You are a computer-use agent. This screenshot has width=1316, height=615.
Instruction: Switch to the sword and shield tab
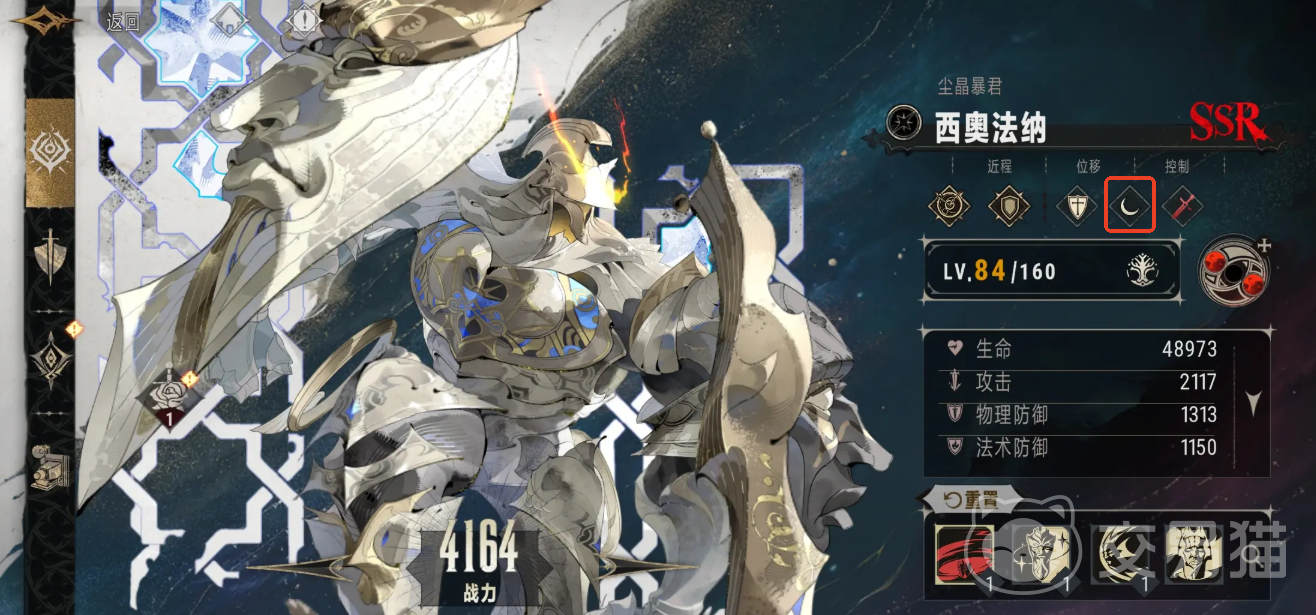tap(49, 255)
